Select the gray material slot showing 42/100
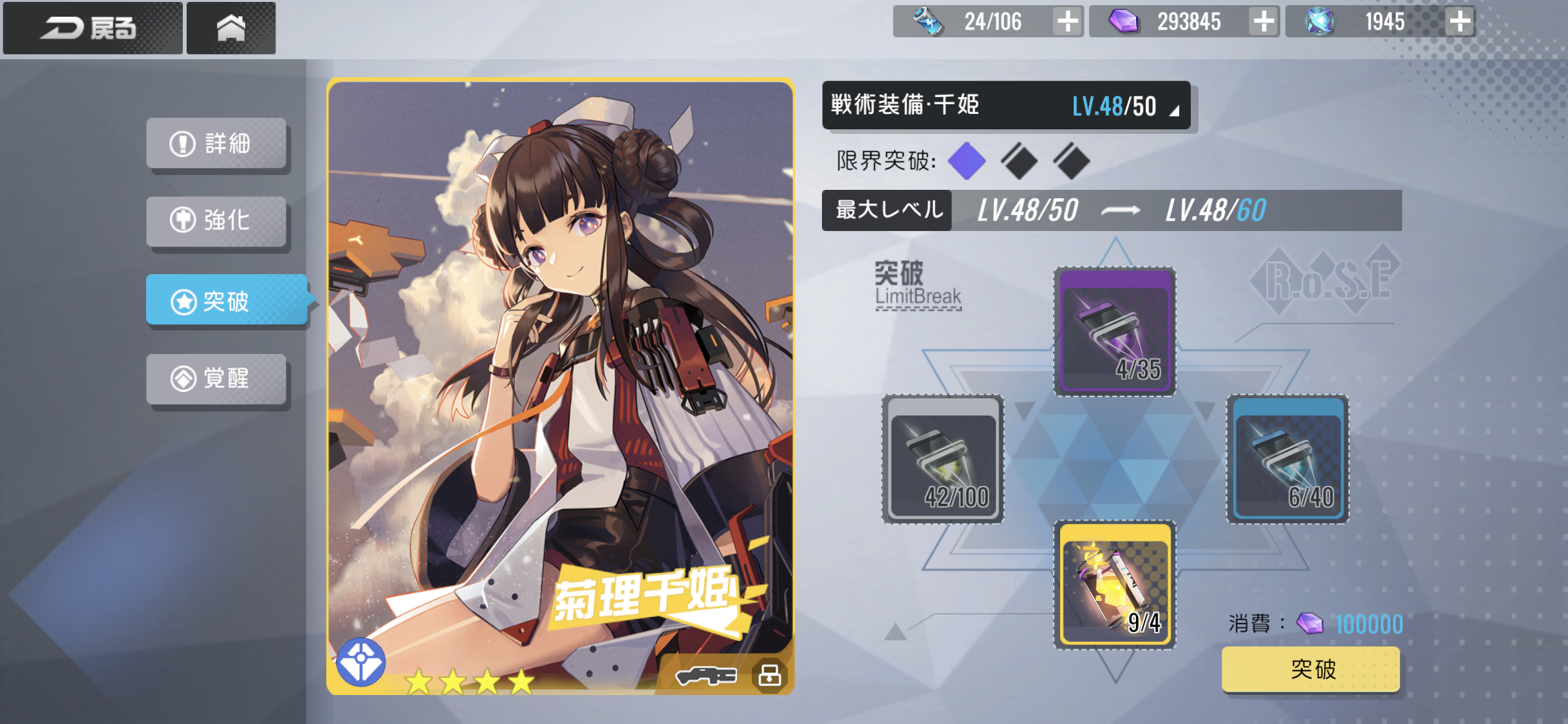Viewport: 1568px width, 724px height. [x=943, y=459]
